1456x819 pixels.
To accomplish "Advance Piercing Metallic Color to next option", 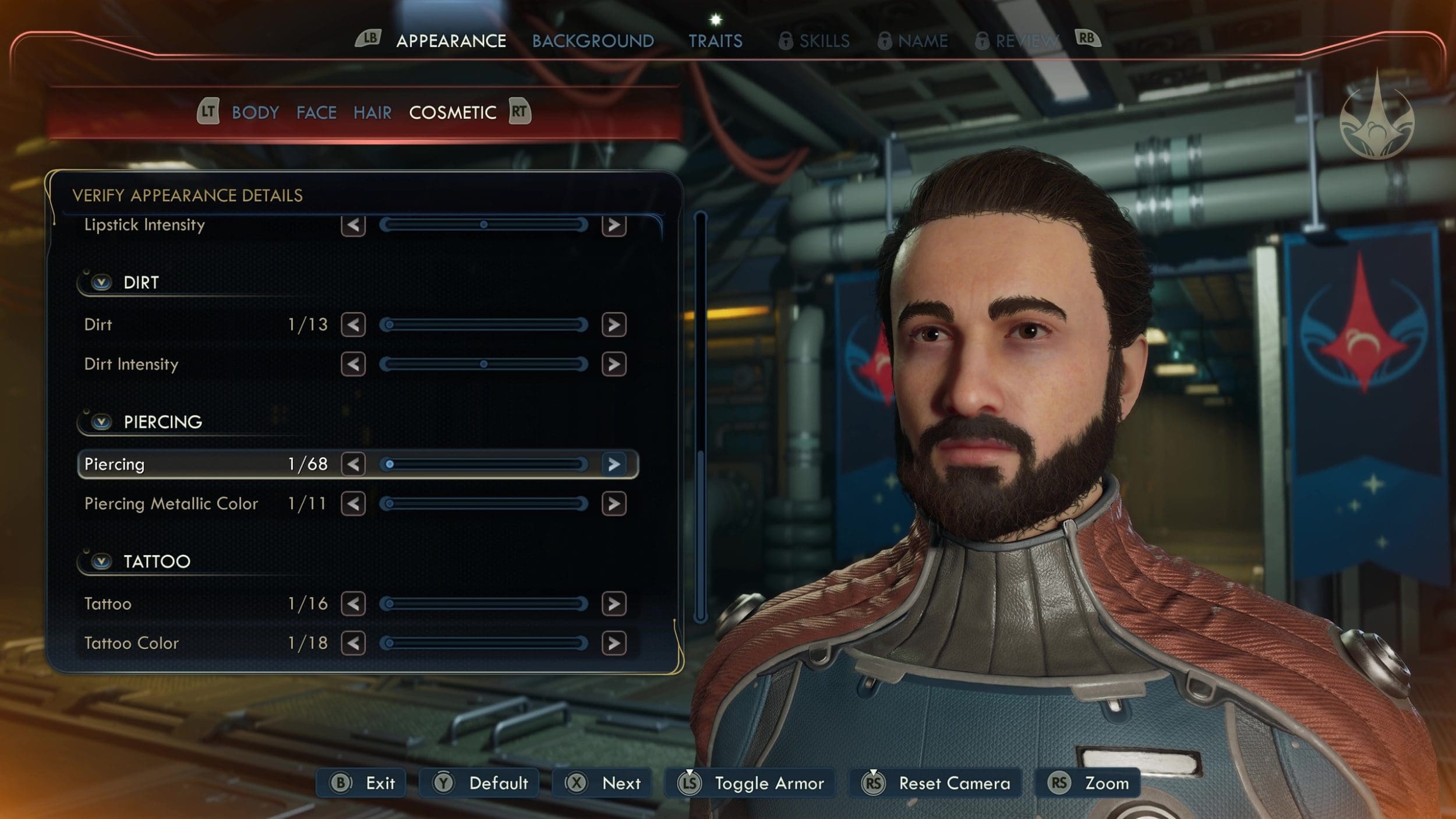I will click(614, 504).
